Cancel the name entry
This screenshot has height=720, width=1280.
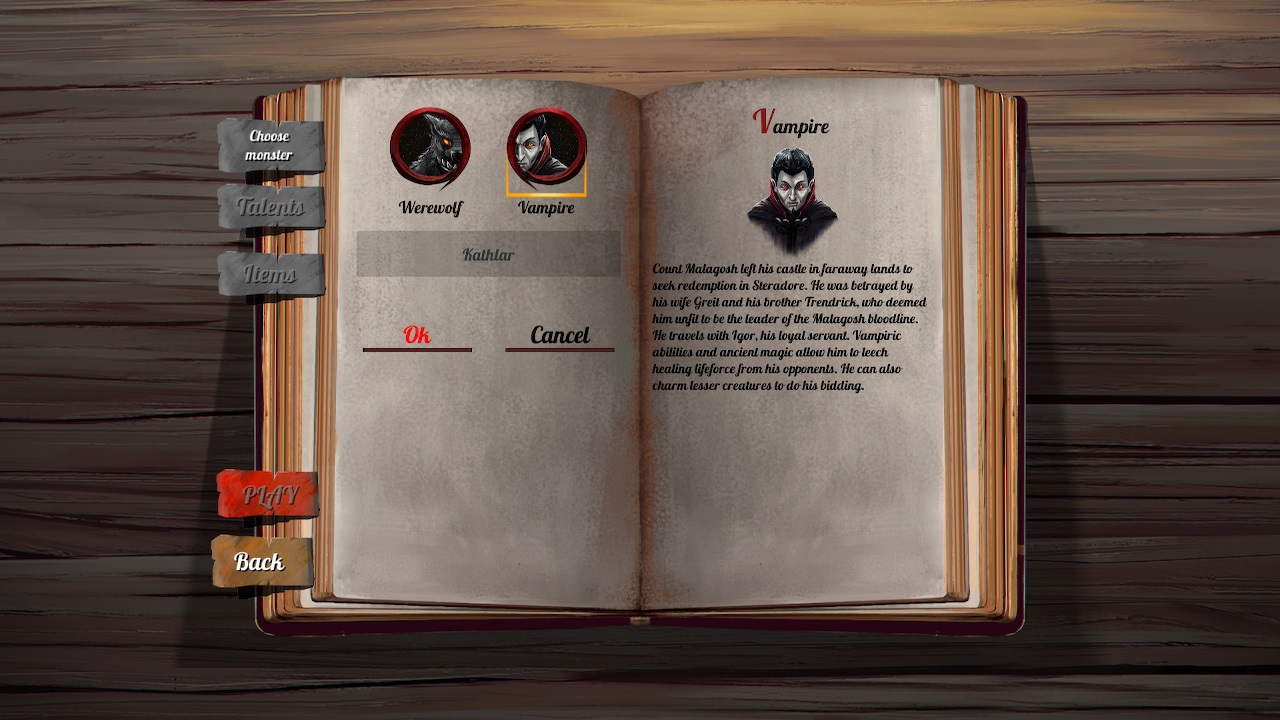coord(559,335)
